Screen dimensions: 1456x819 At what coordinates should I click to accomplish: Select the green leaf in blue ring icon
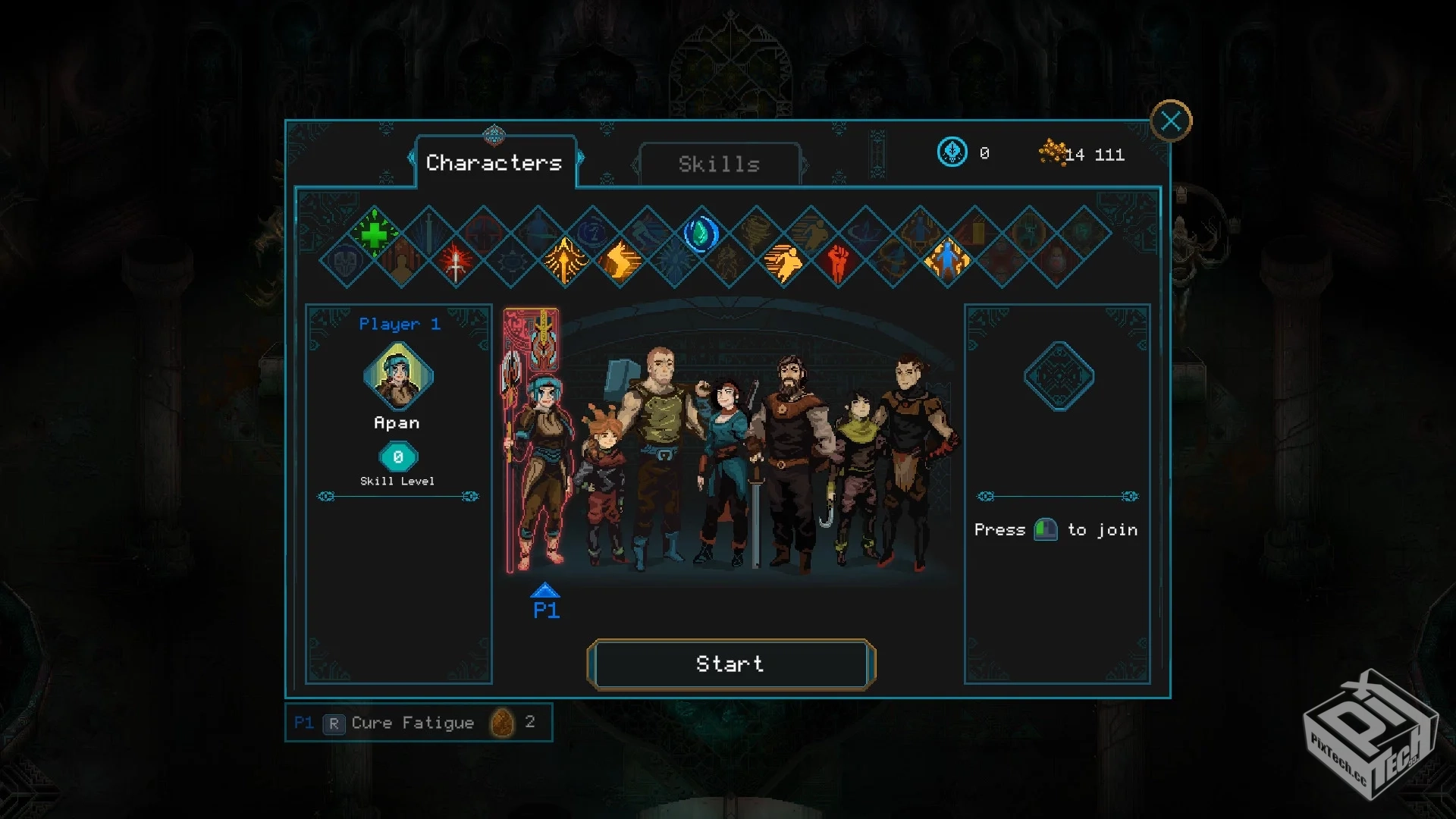coord(701,234)
